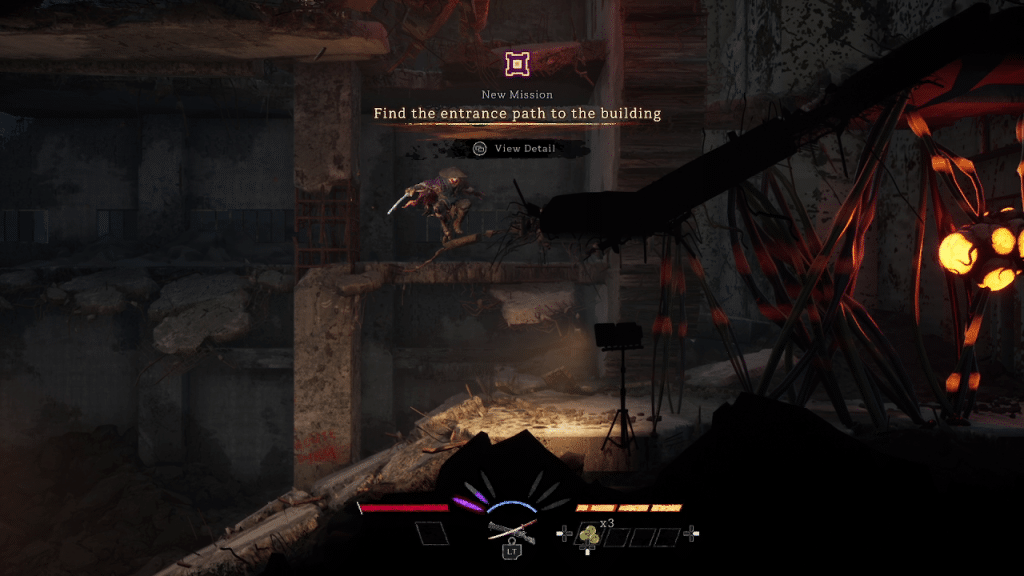This screenshot has height=576, width=1024.
Task: Open View Detail for the new mission
Action: tap(516, 149)
